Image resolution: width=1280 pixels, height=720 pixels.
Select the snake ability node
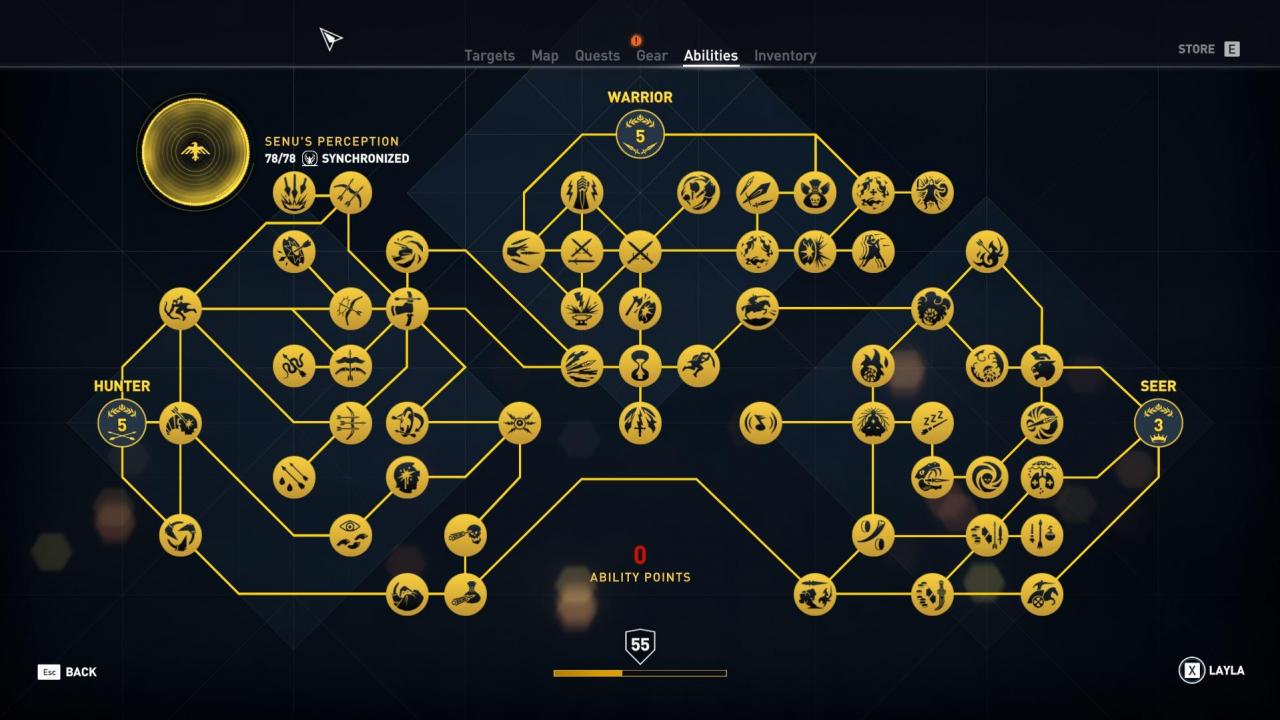[293, 366]
